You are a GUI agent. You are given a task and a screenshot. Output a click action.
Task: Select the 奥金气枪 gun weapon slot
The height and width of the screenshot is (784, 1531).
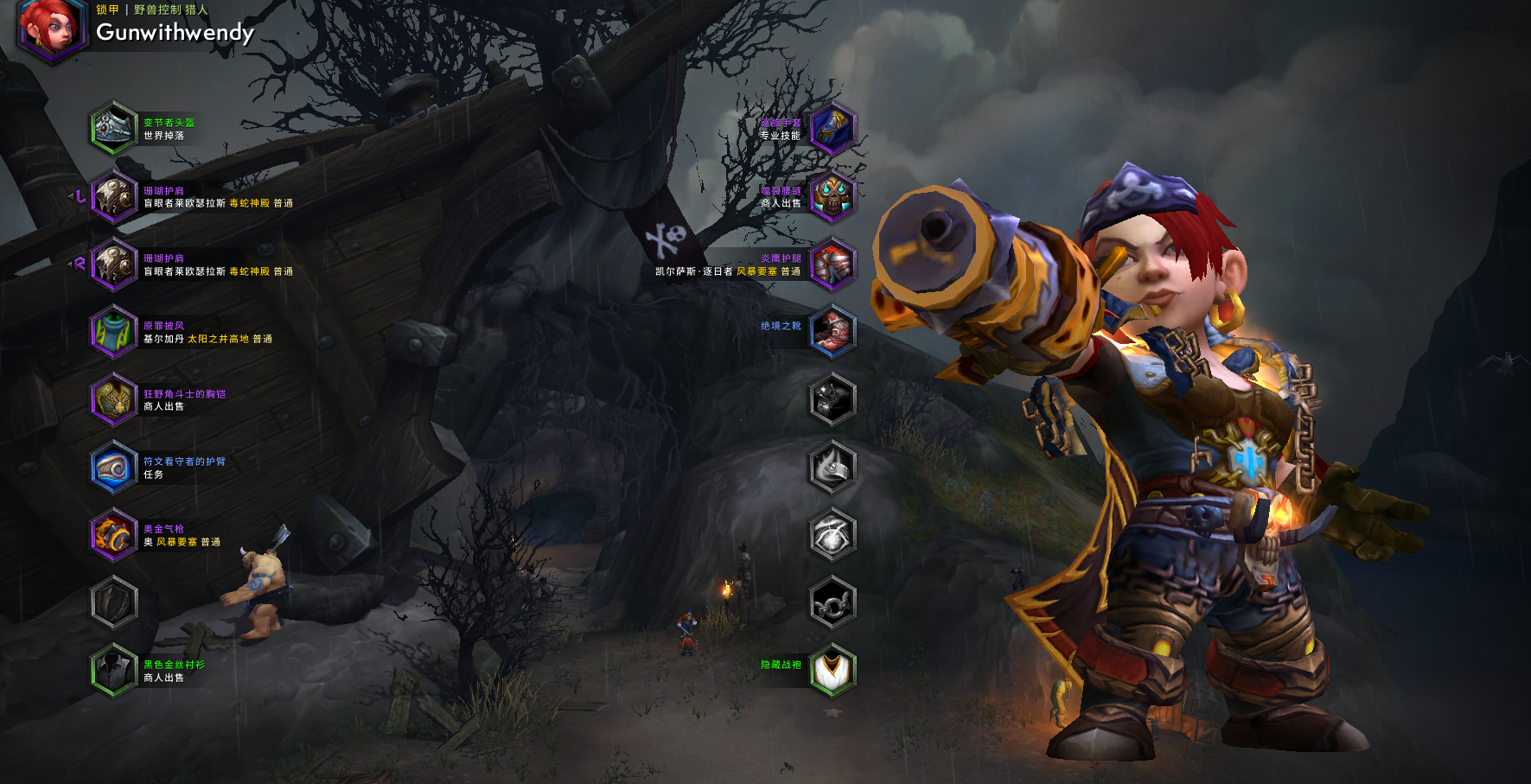point(114,535)
